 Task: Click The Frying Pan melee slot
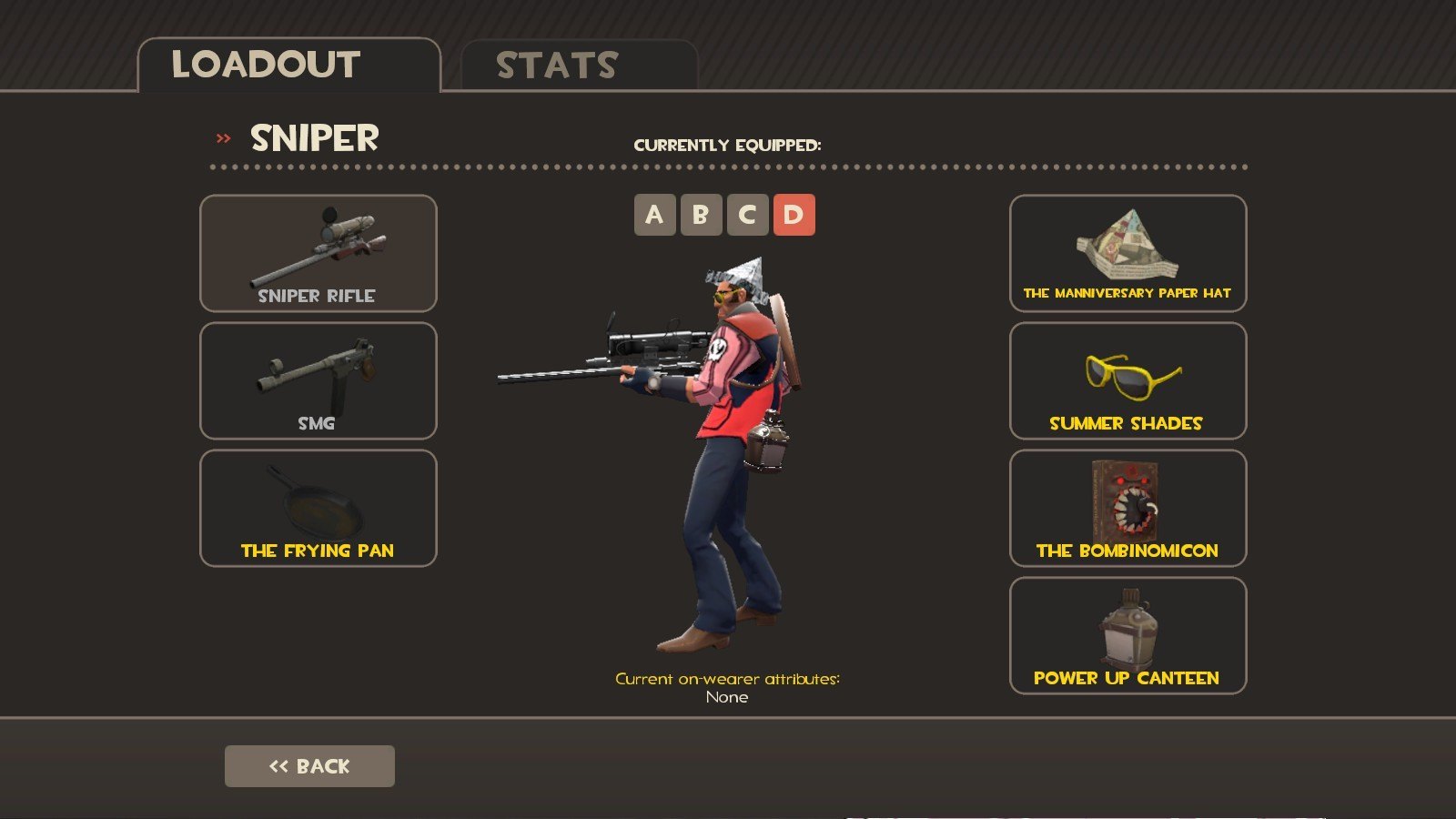pyautogui.click(x=318, y=509)
